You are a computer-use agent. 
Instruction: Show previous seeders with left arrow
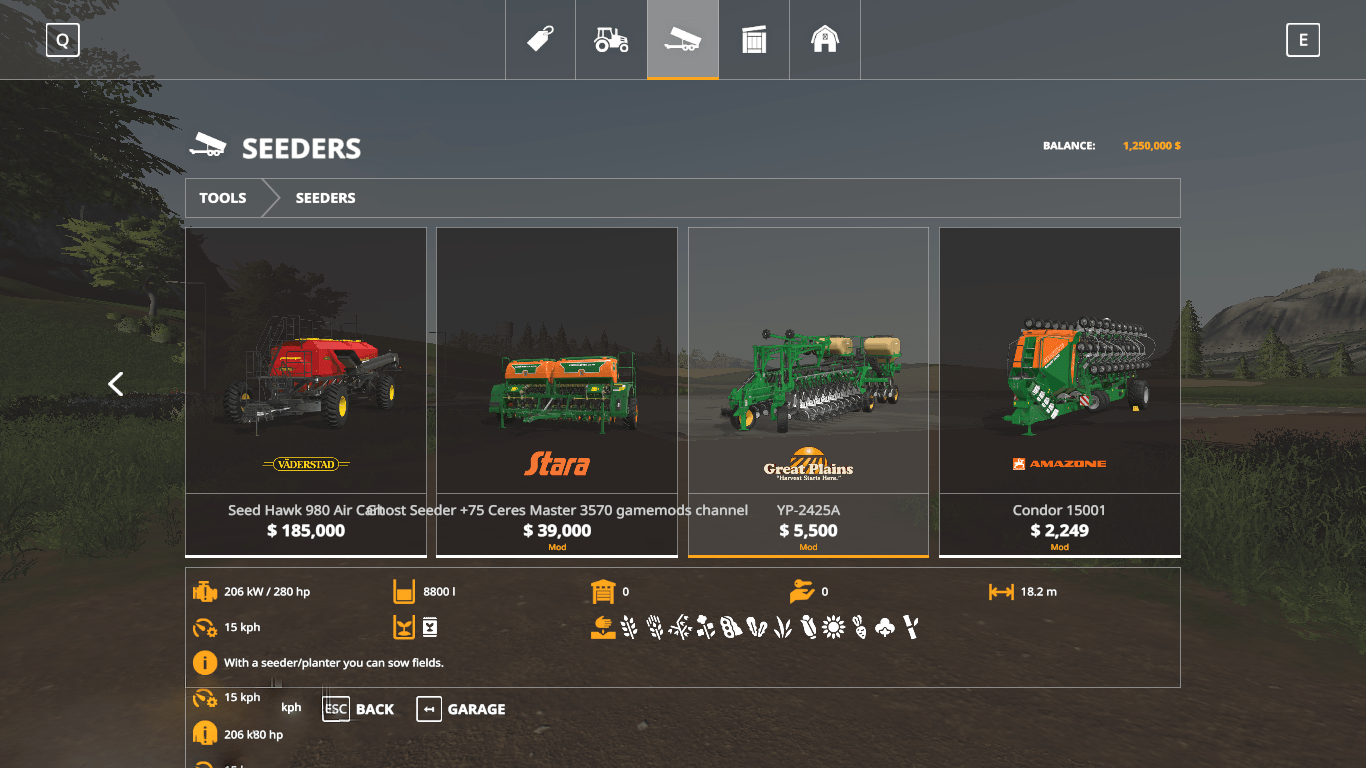point(116,384)
